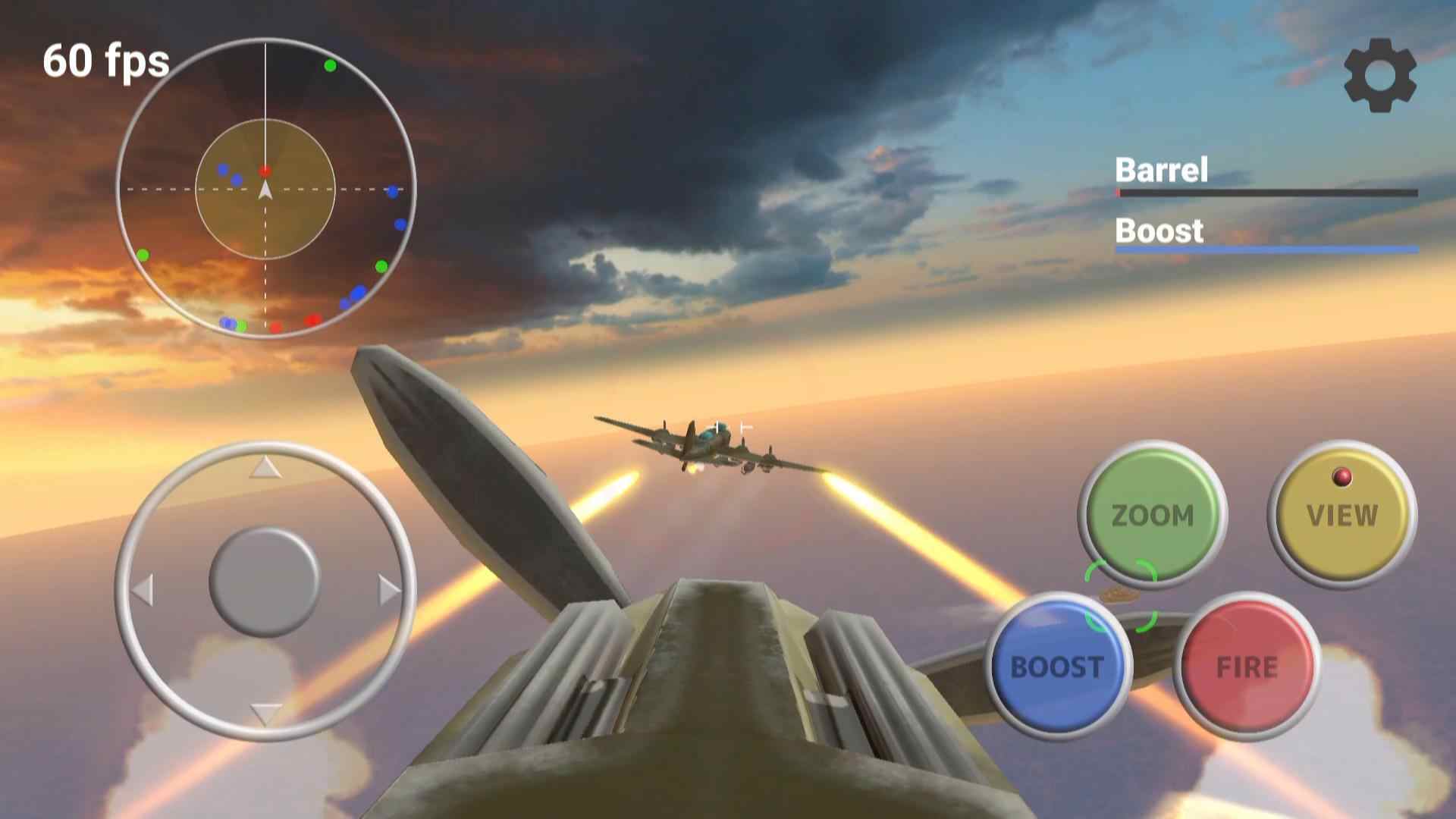Toggle the red indicator light on VIEW
This screenshot has width=1456, height=819.
click(x=1341, y=475)
